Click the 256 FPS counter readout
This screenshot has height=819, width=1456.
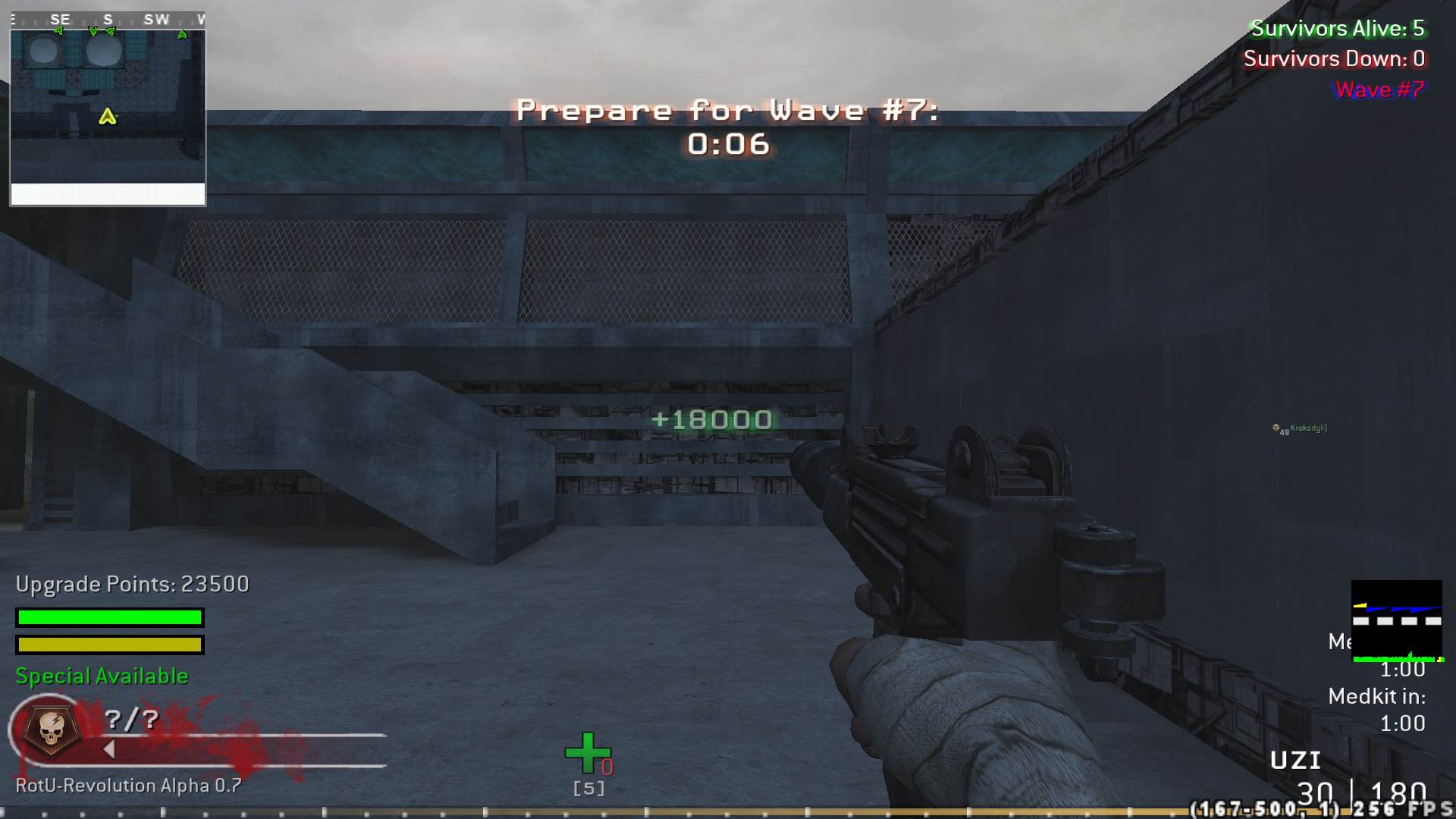[1400, 808]
